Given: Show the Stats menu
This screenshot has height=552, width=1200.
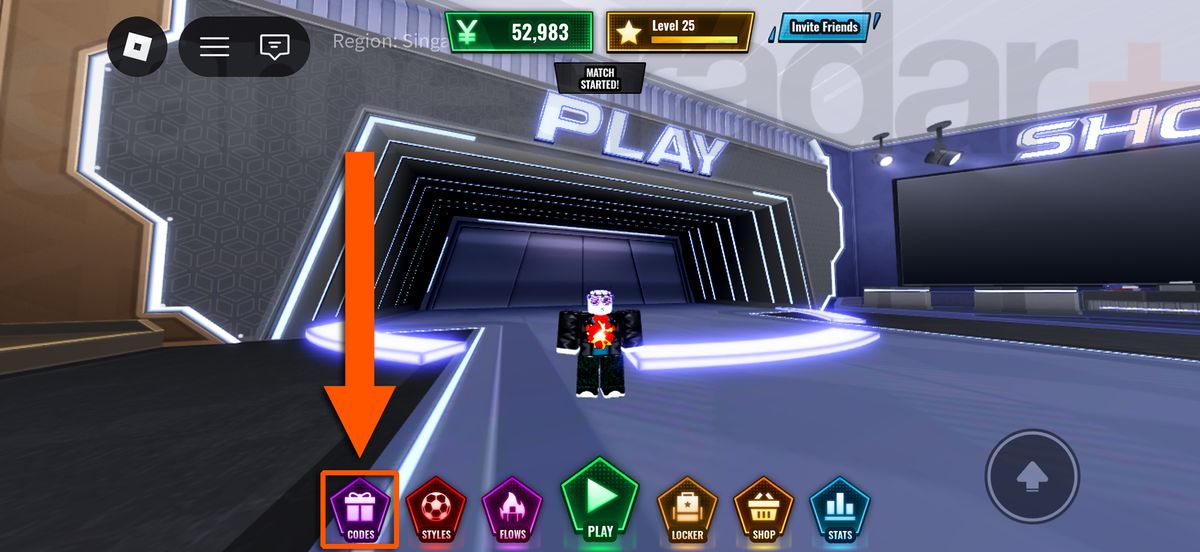Looking at the screenshot, I should [840, 510].
